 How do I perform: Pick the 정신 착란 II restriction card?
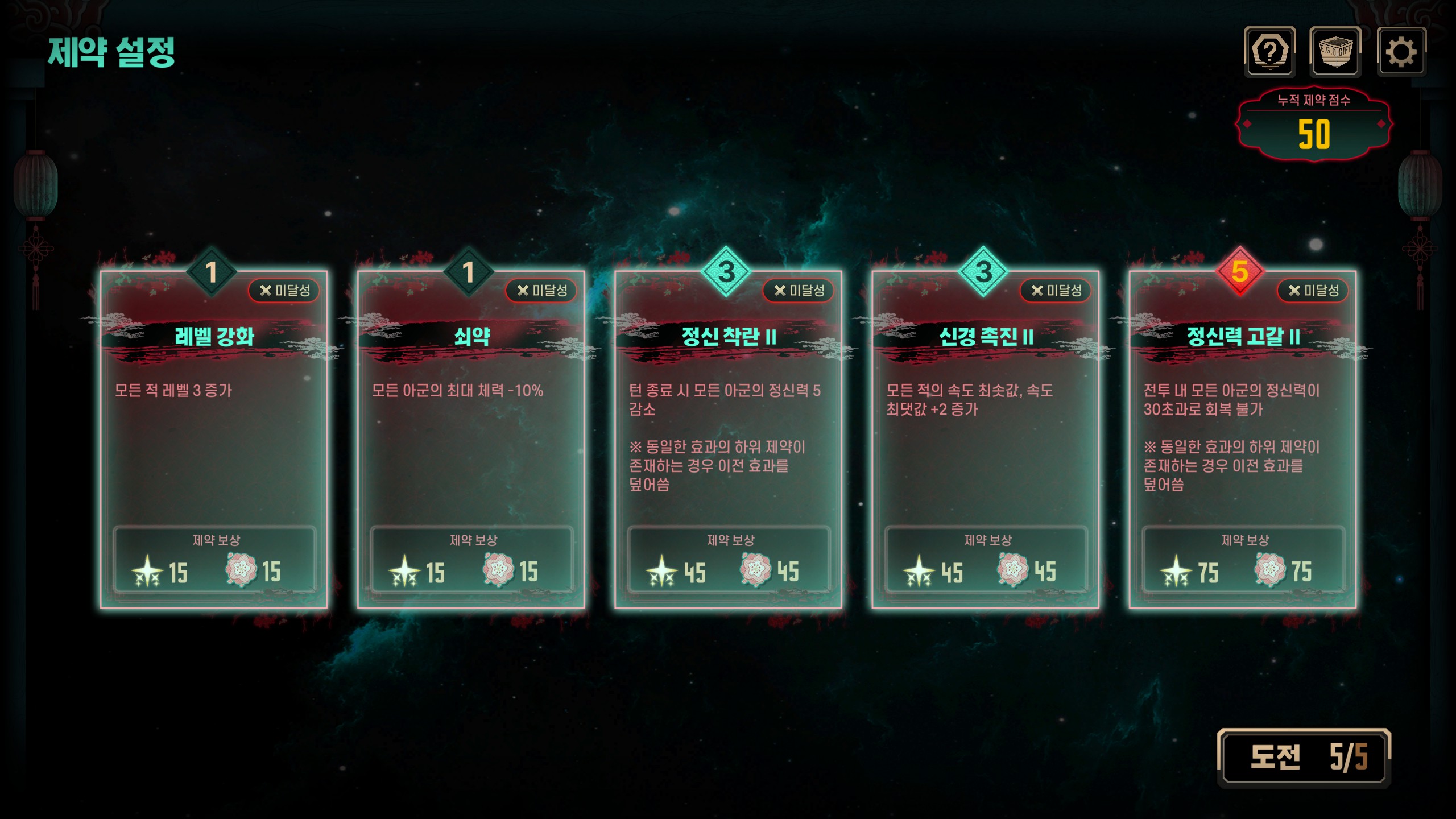[728, 439]
